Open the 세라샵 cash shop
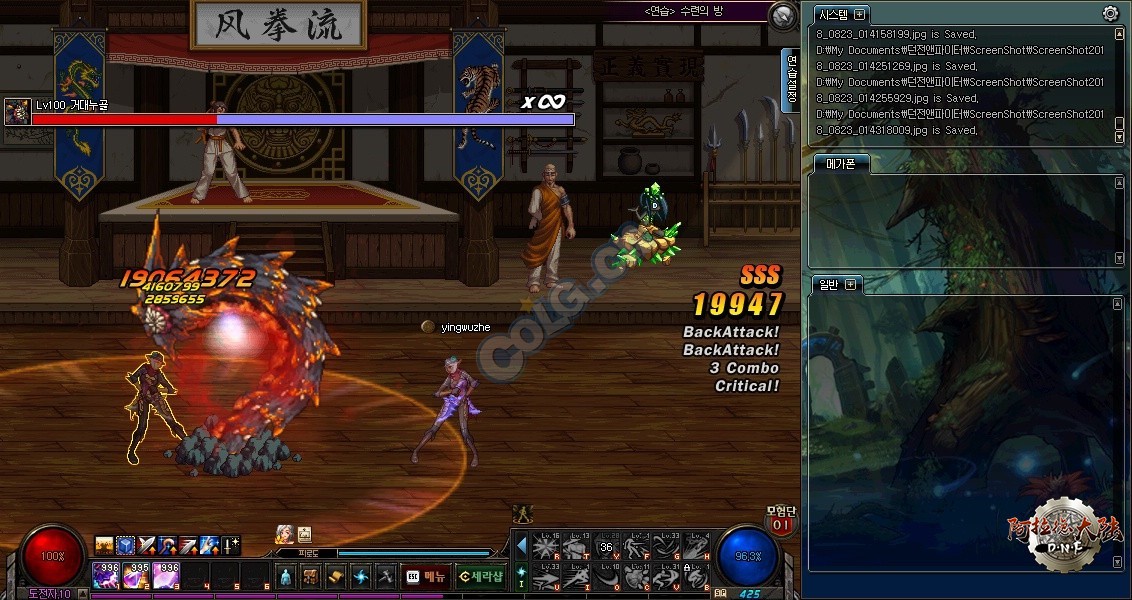This screenshot has height=600, width=1132. click(480, 576)
